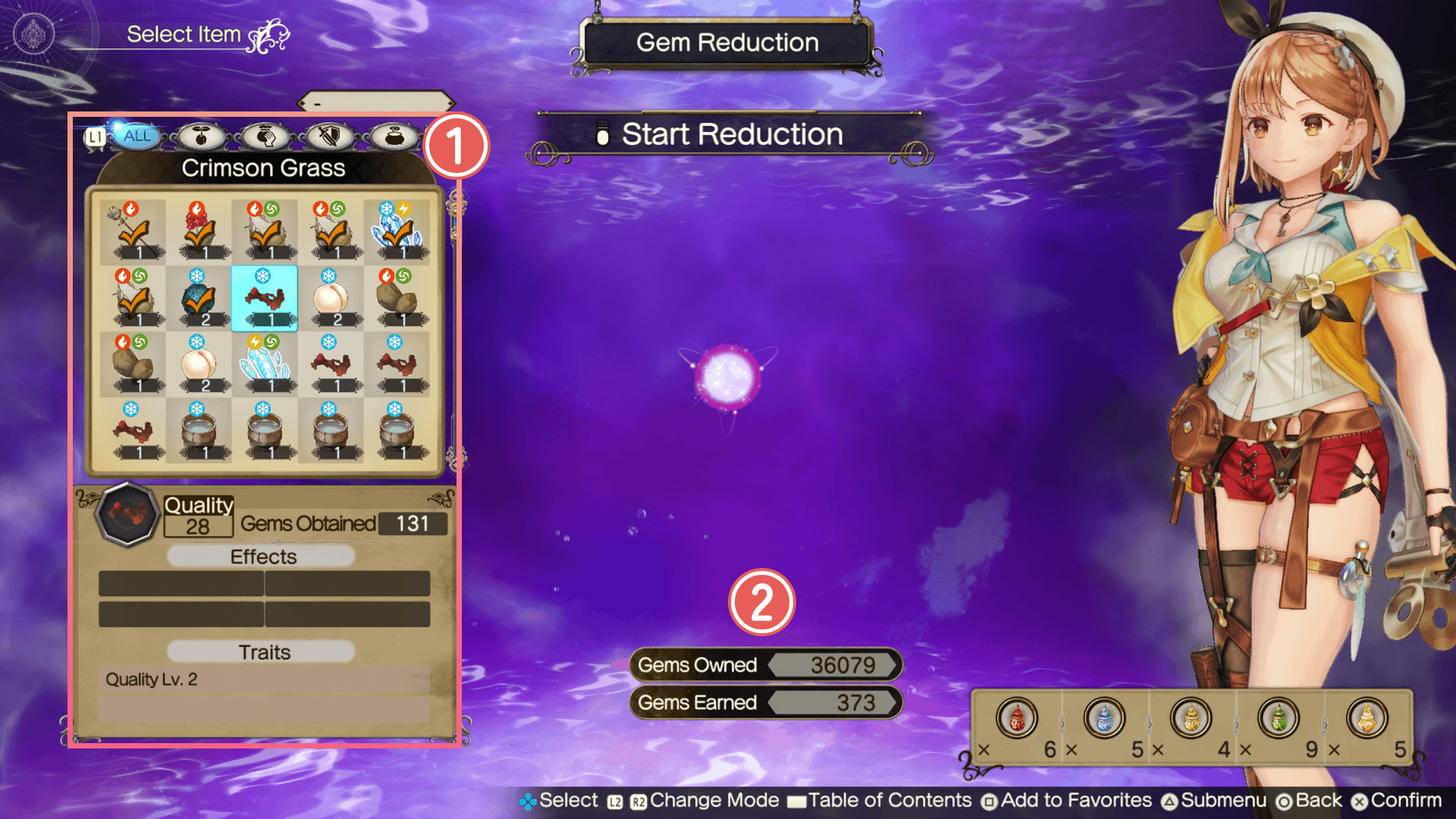Pick the green potion jar icon
Image resolution: width=1456 pixels, height=819 pixels.
click(x=1279, y=718)
